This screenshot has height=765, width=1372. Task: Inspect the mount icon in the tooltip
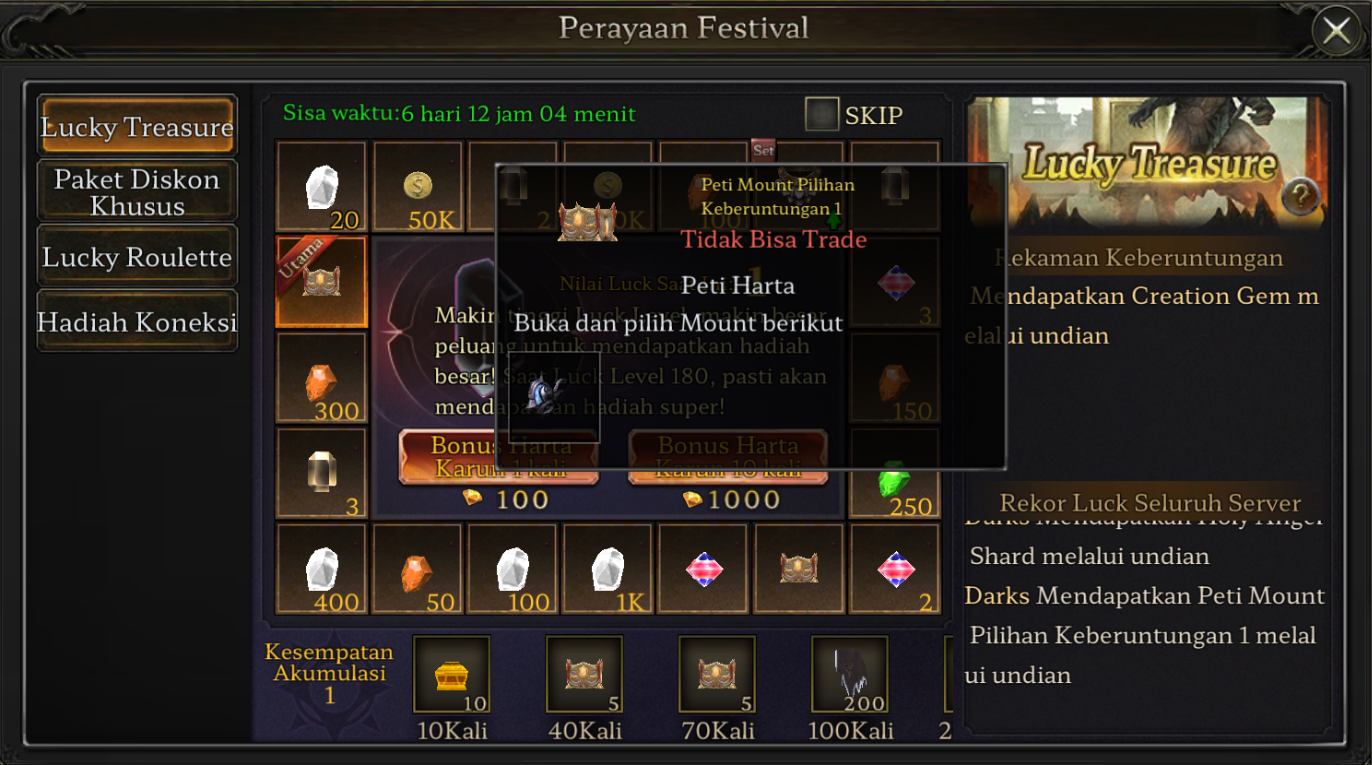click(x=554, y=396)
